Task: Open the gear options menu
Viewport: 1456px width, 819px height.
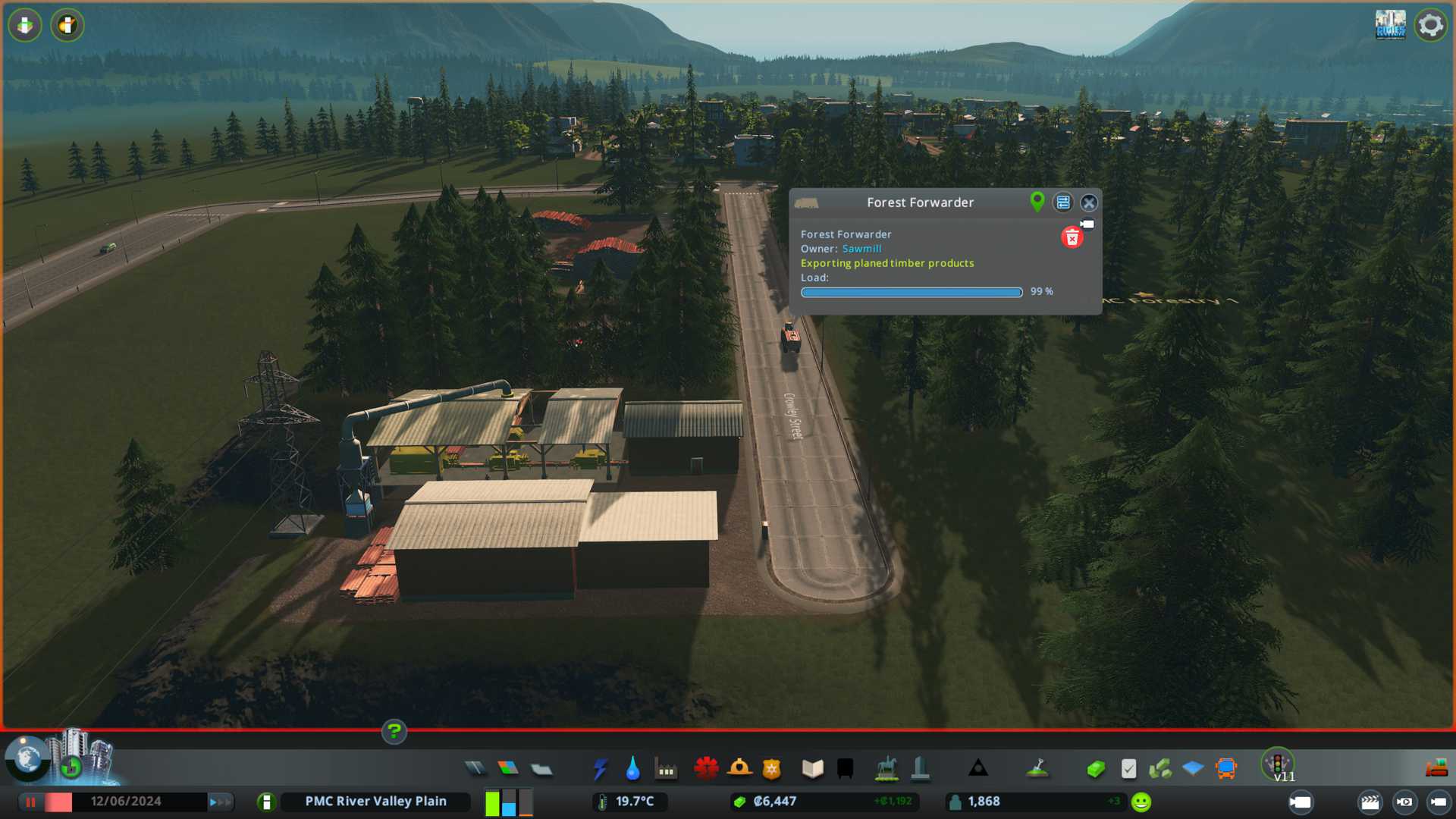Action: click(x=1430, y=25)
